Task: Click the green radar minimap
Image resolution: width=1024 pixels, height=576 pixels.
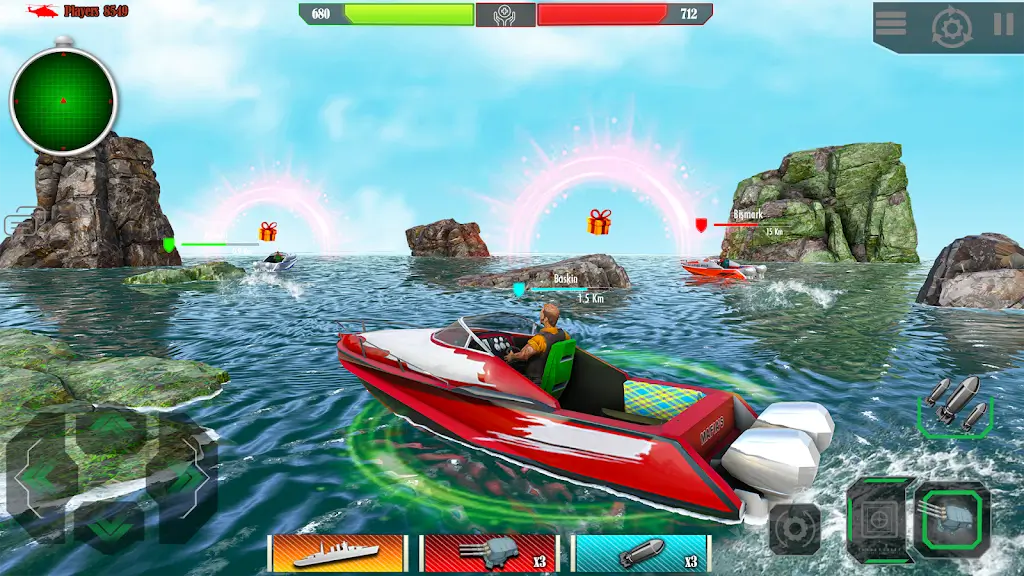Action: pos(64,101)
